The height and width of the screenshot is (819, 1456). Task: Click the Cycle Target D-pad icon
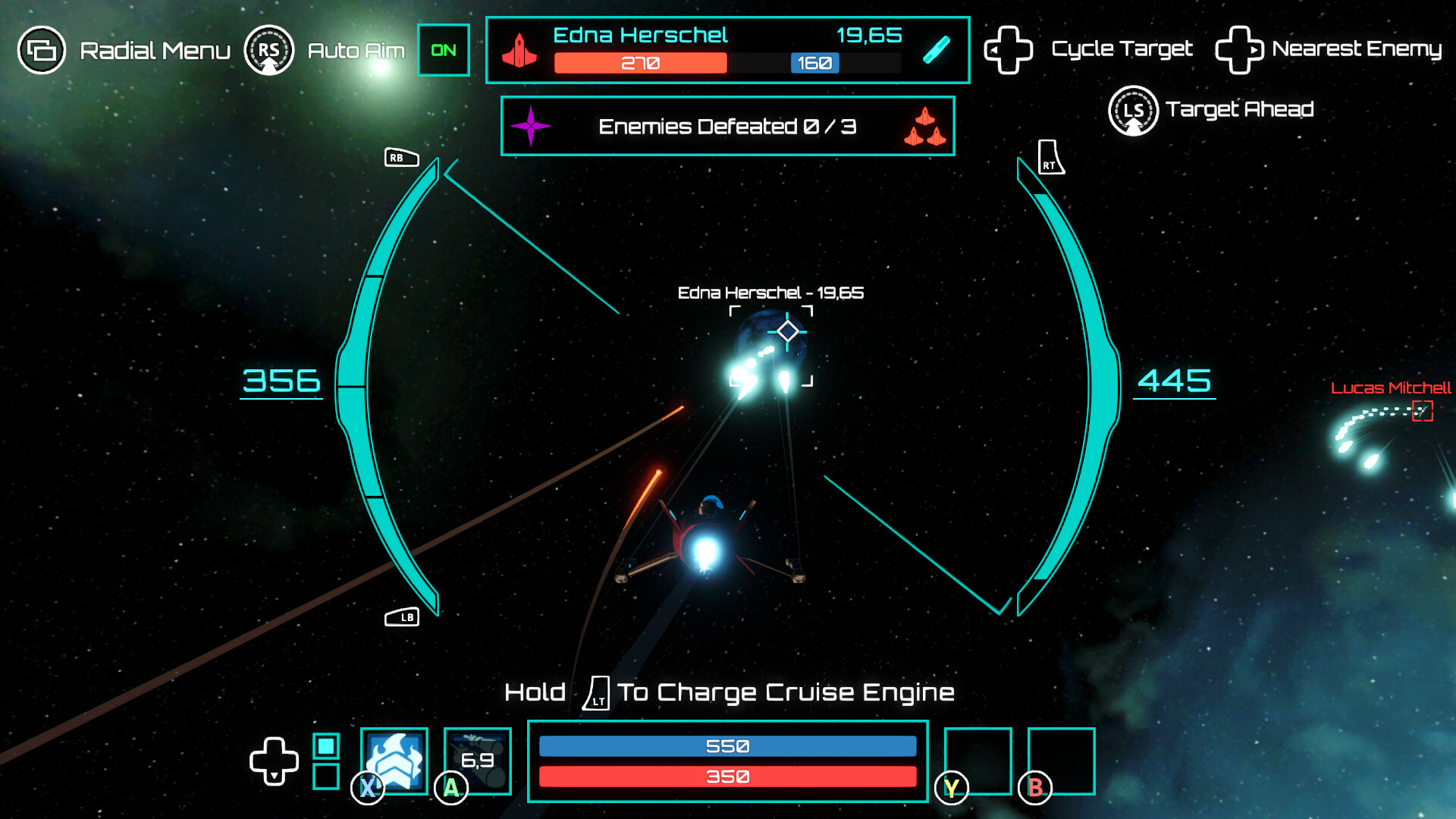click(x=1009, y=49)
